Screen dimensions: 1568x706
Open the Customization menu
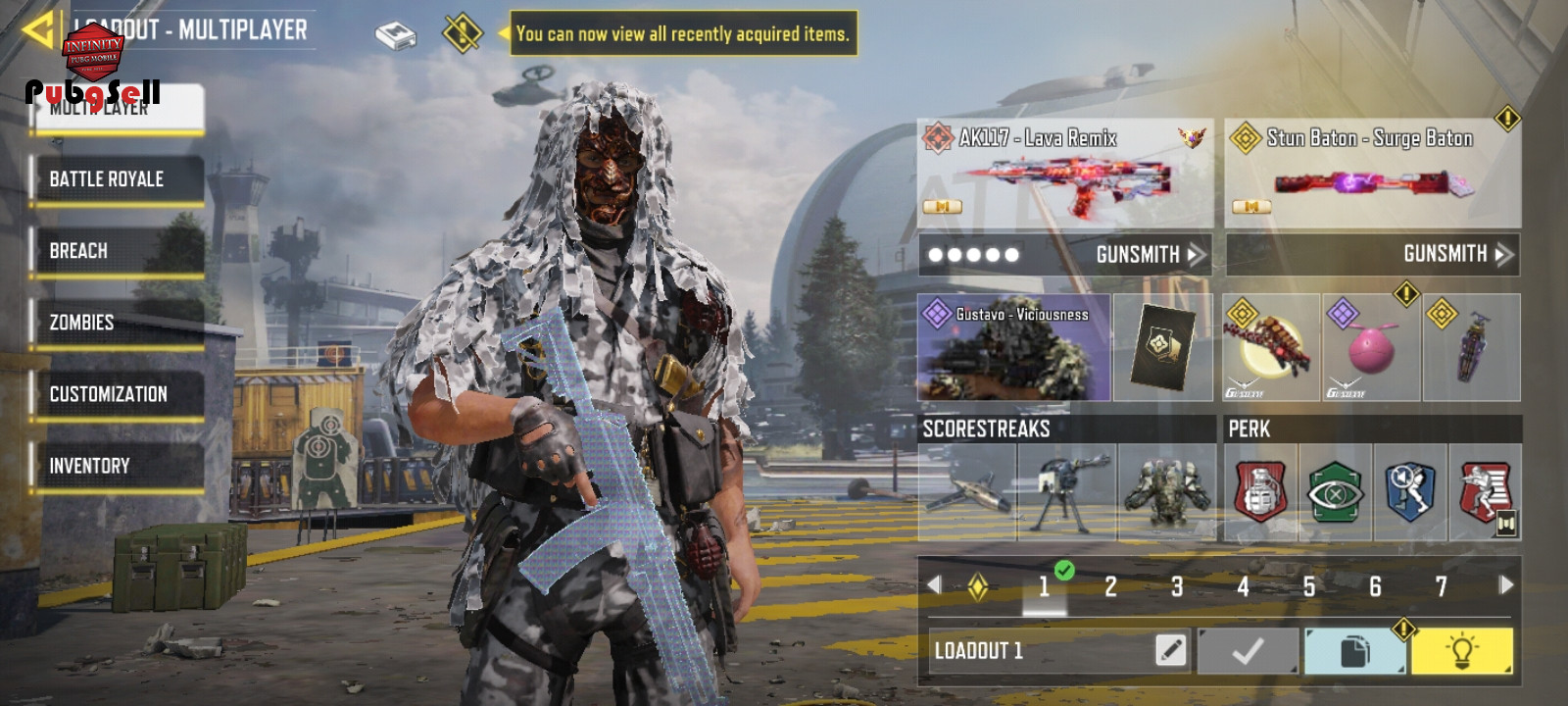coord(118,394)
